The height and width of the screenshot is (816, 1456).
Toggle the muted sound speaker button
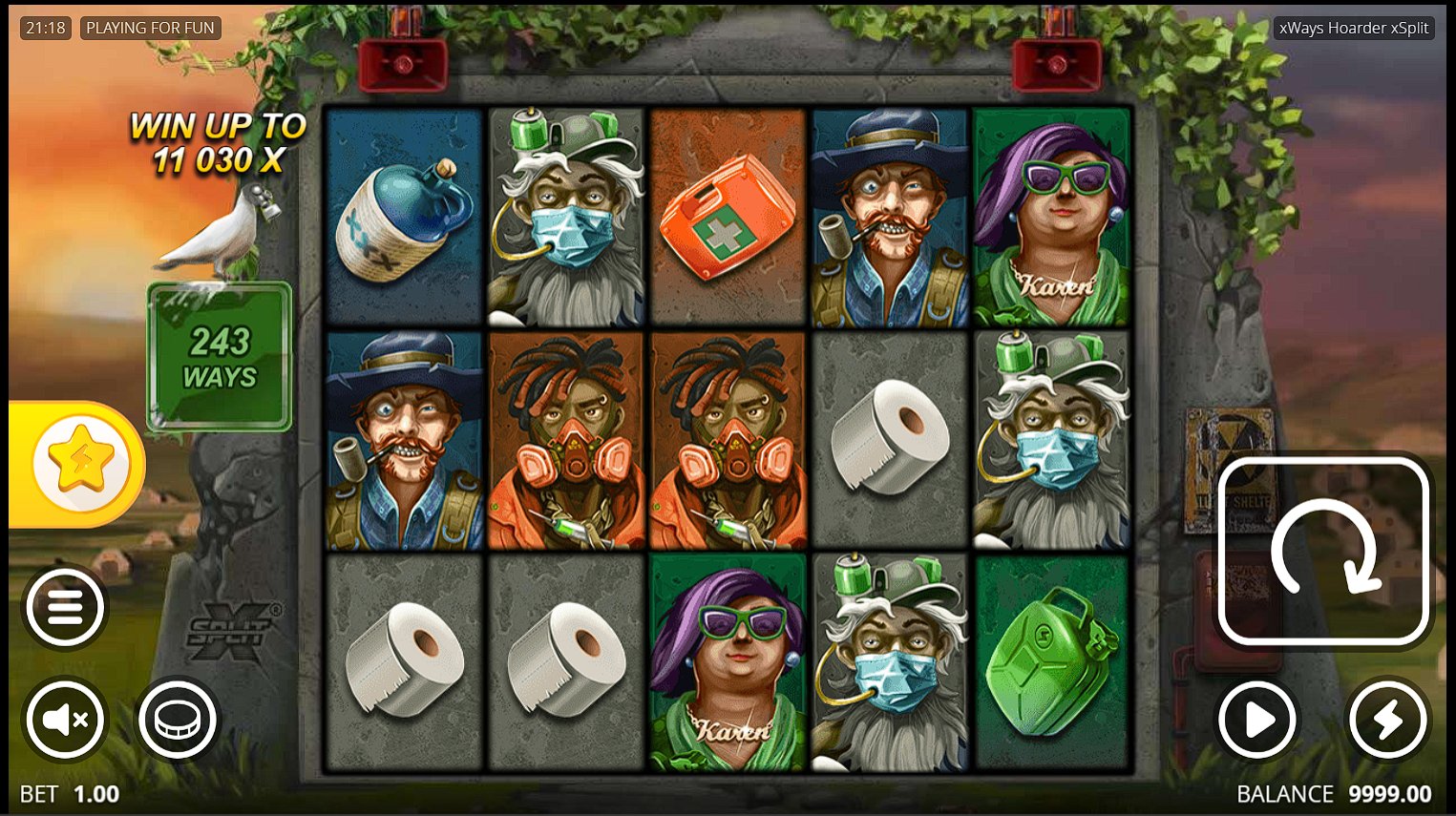click(65, 720)
